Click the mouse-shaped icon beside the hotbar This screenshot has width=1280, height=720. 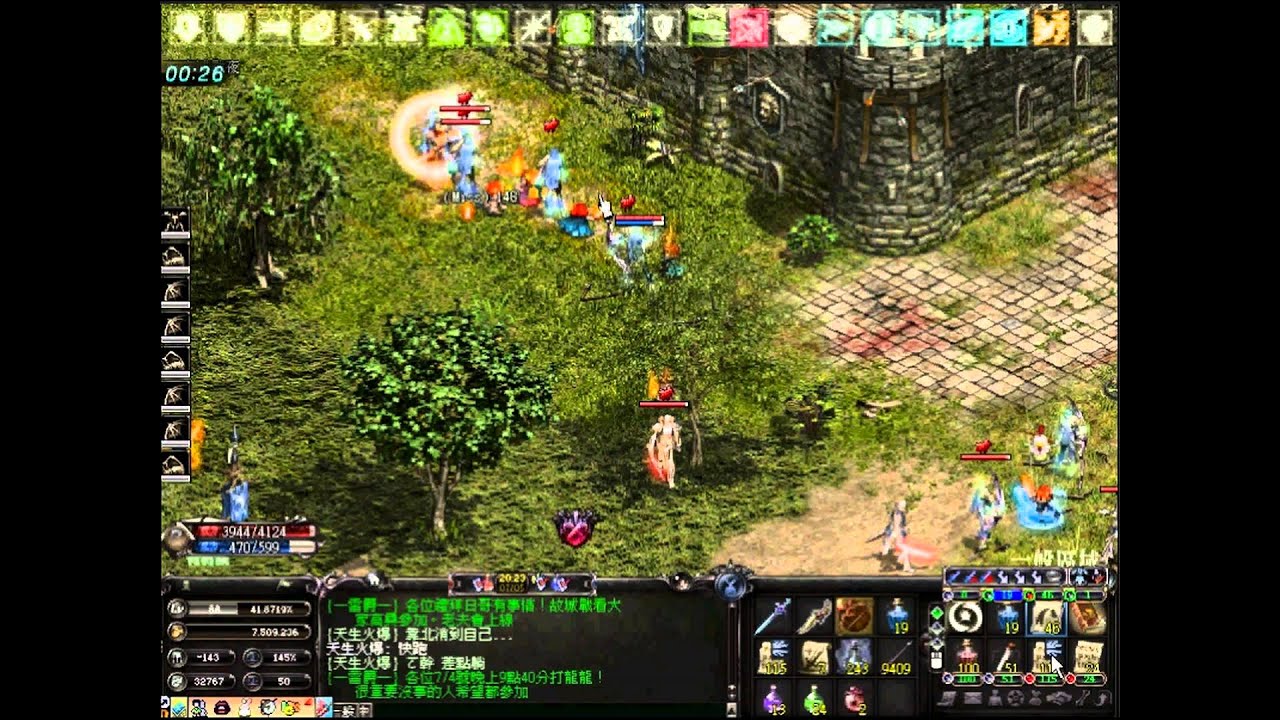coord(937,660)
